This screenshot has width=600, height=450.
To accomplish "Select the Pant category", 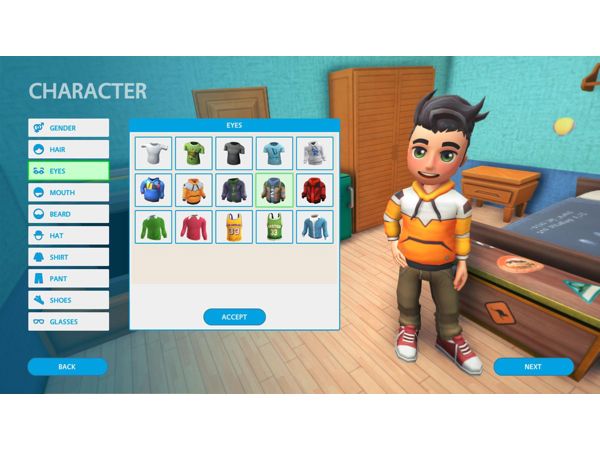I will click(68, 278).
